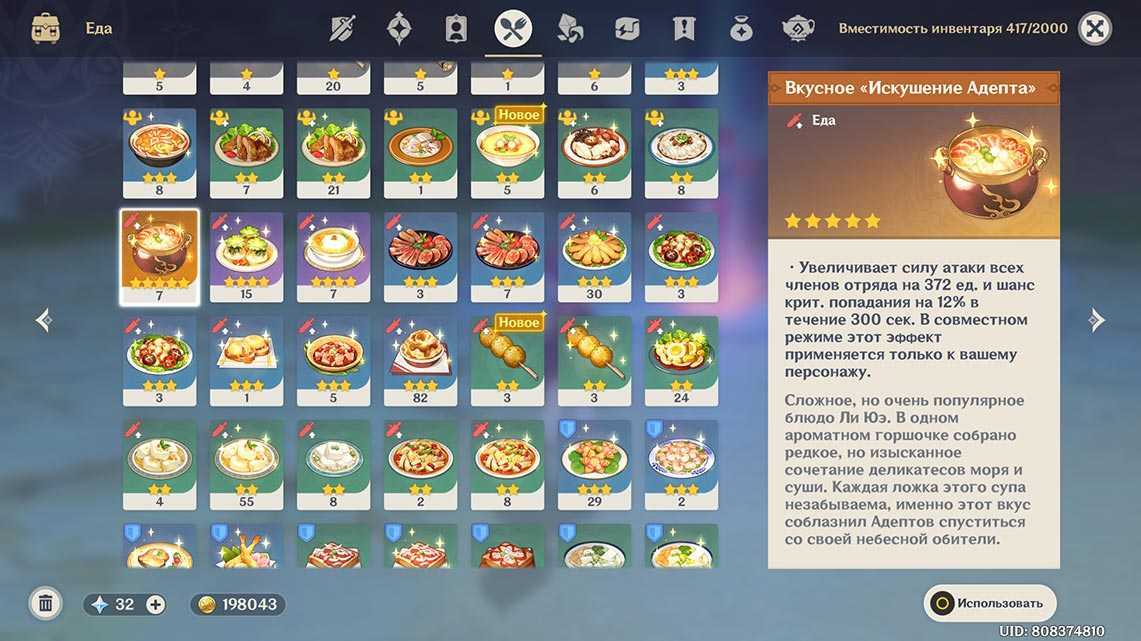Close the inventory with the X button
1141x641 pixels.
(x=1096, y=29)
